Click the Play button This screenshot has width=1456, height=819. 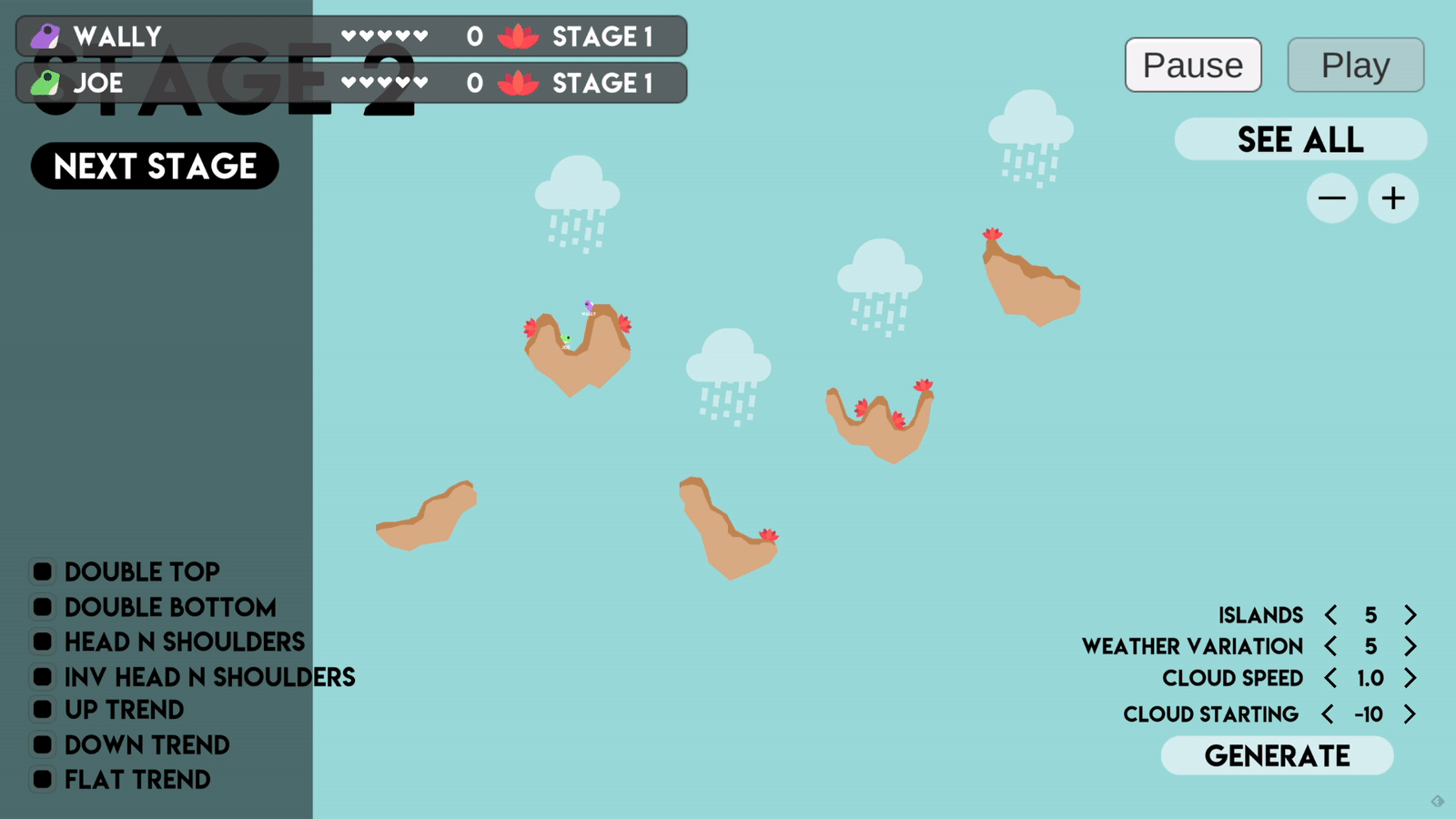tap(1355, 65)
